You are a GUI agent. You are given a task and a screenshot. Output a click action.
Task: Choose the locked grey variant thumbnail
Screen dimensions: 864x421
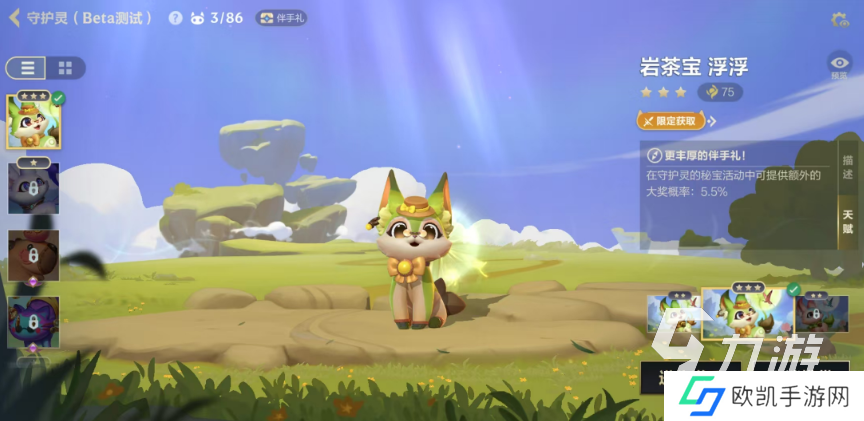click(x=822, y=312)
